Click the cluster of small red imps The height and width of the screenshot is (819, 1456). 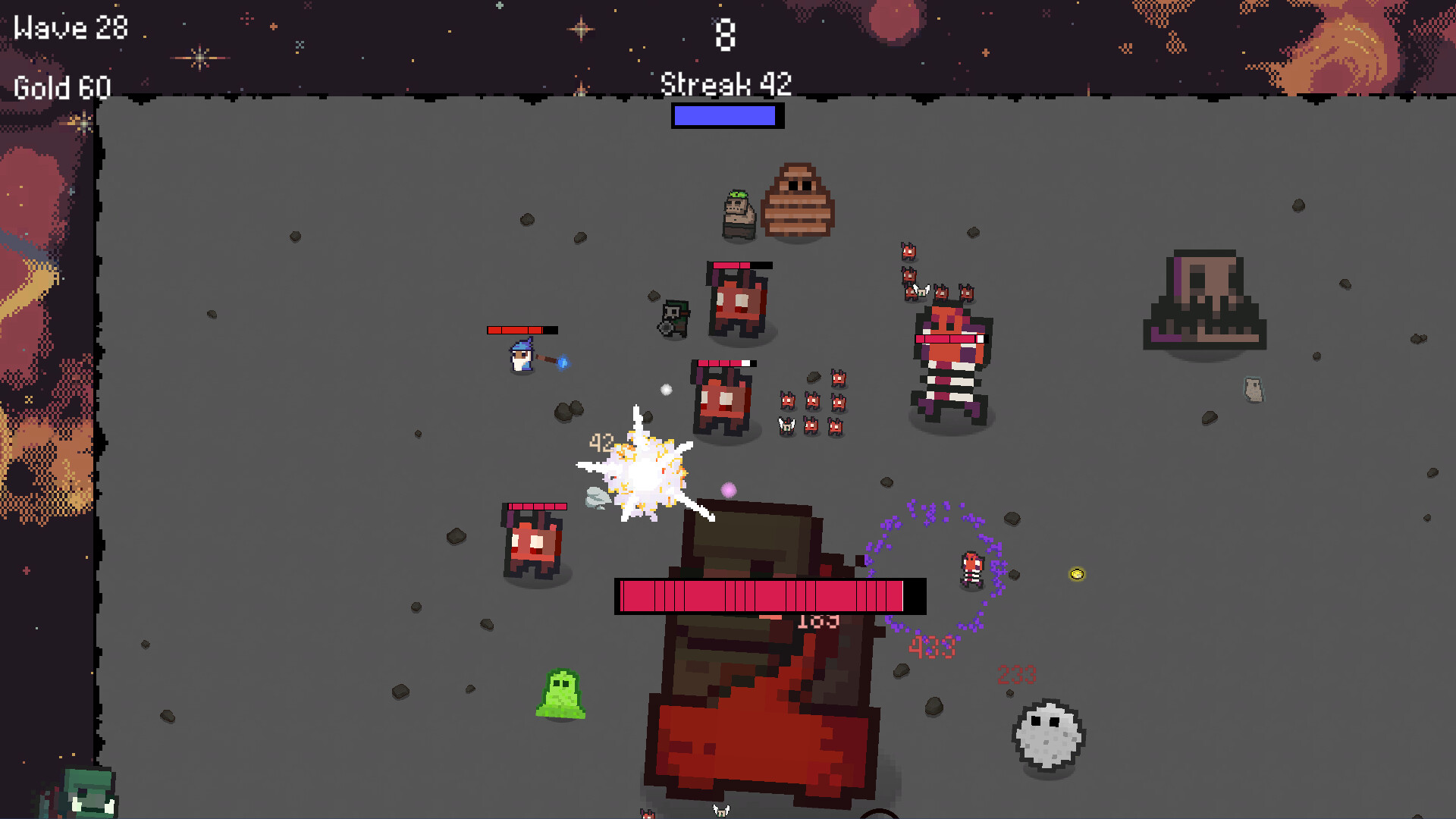coord(811,402)
